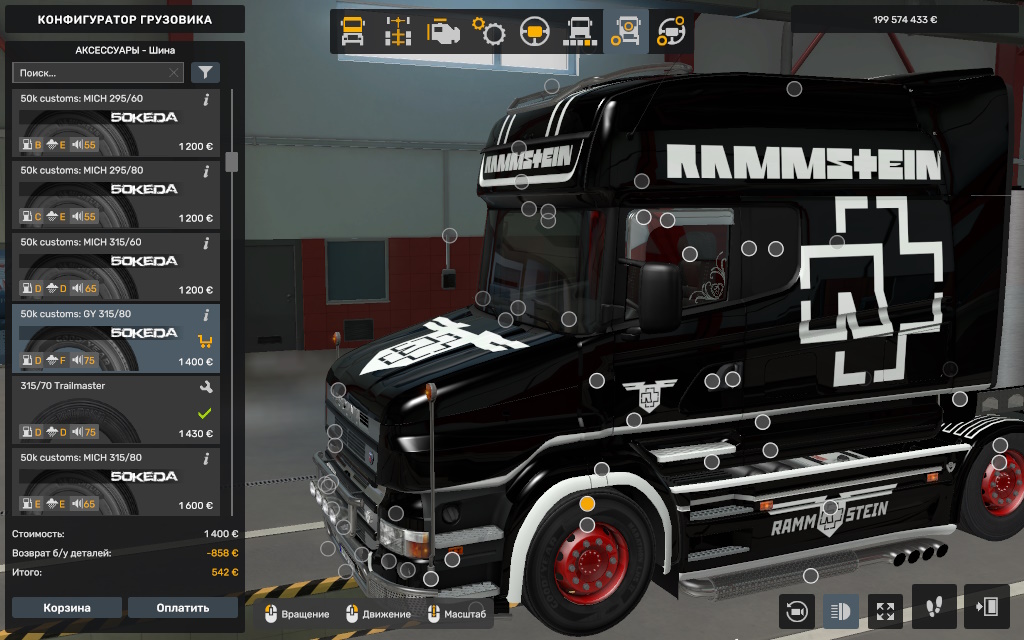
Task: Open the Корзина cart
Action: (67, 608)
